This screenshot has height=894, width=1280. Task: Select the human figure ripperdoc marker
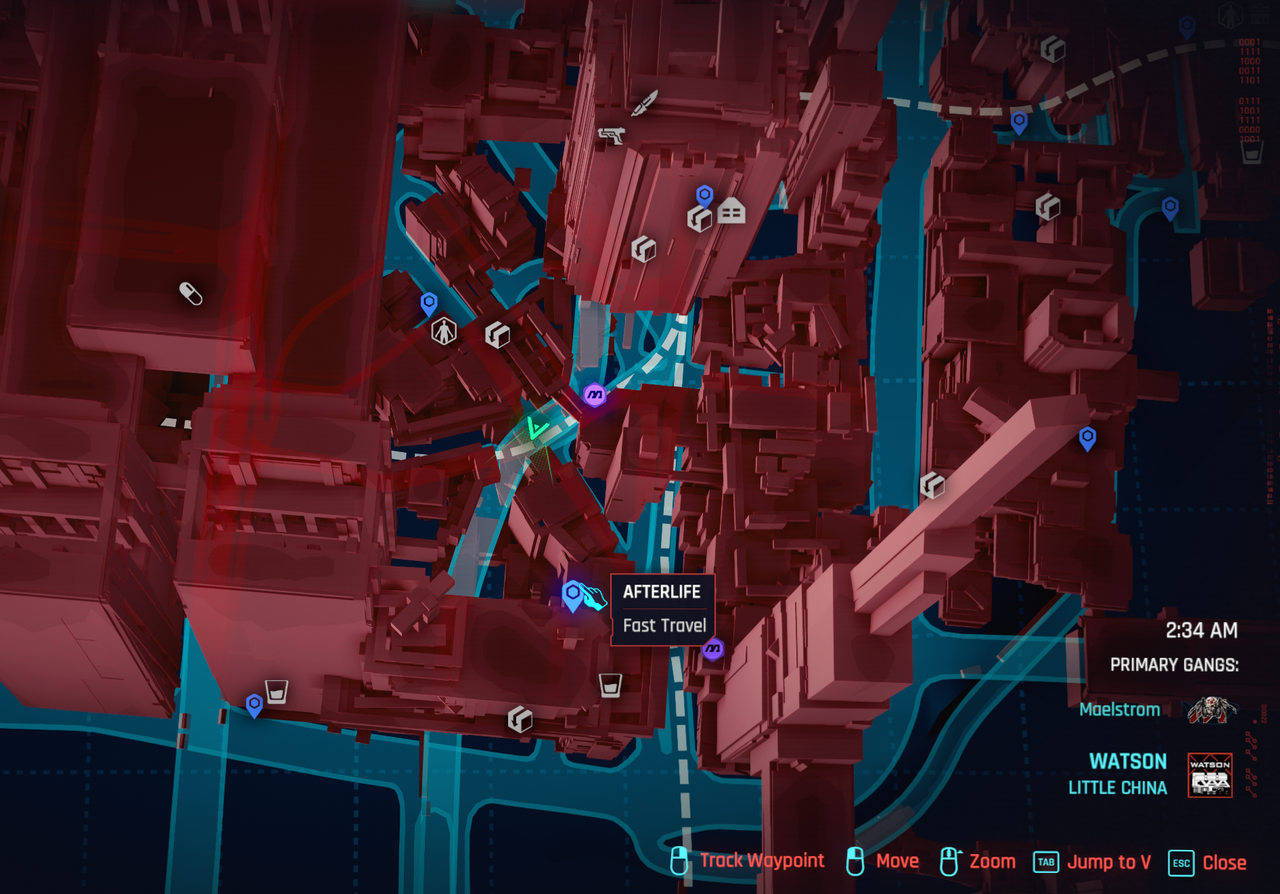tap(443, 331)
